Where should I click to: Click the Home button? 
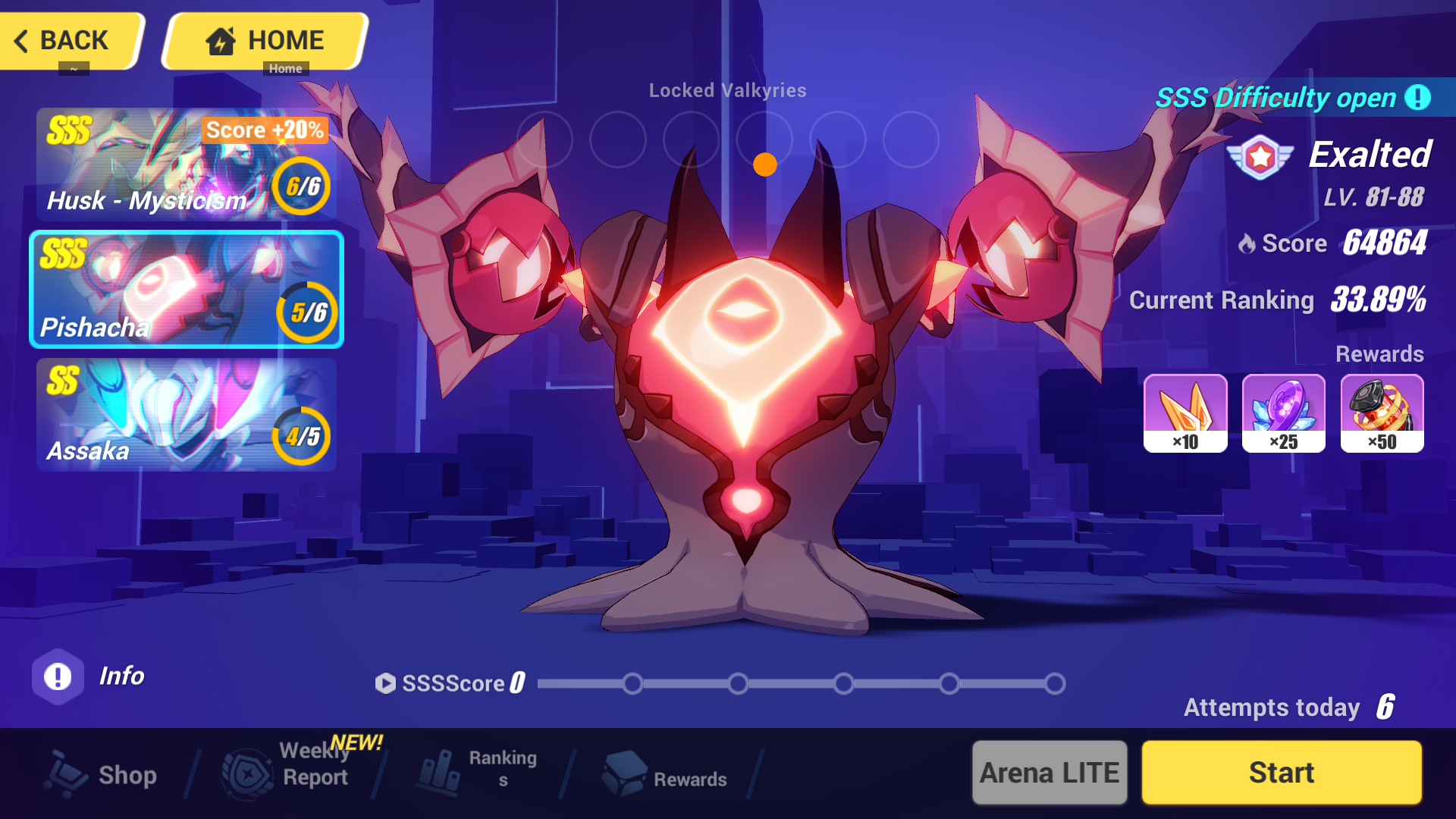pos(265,39)
